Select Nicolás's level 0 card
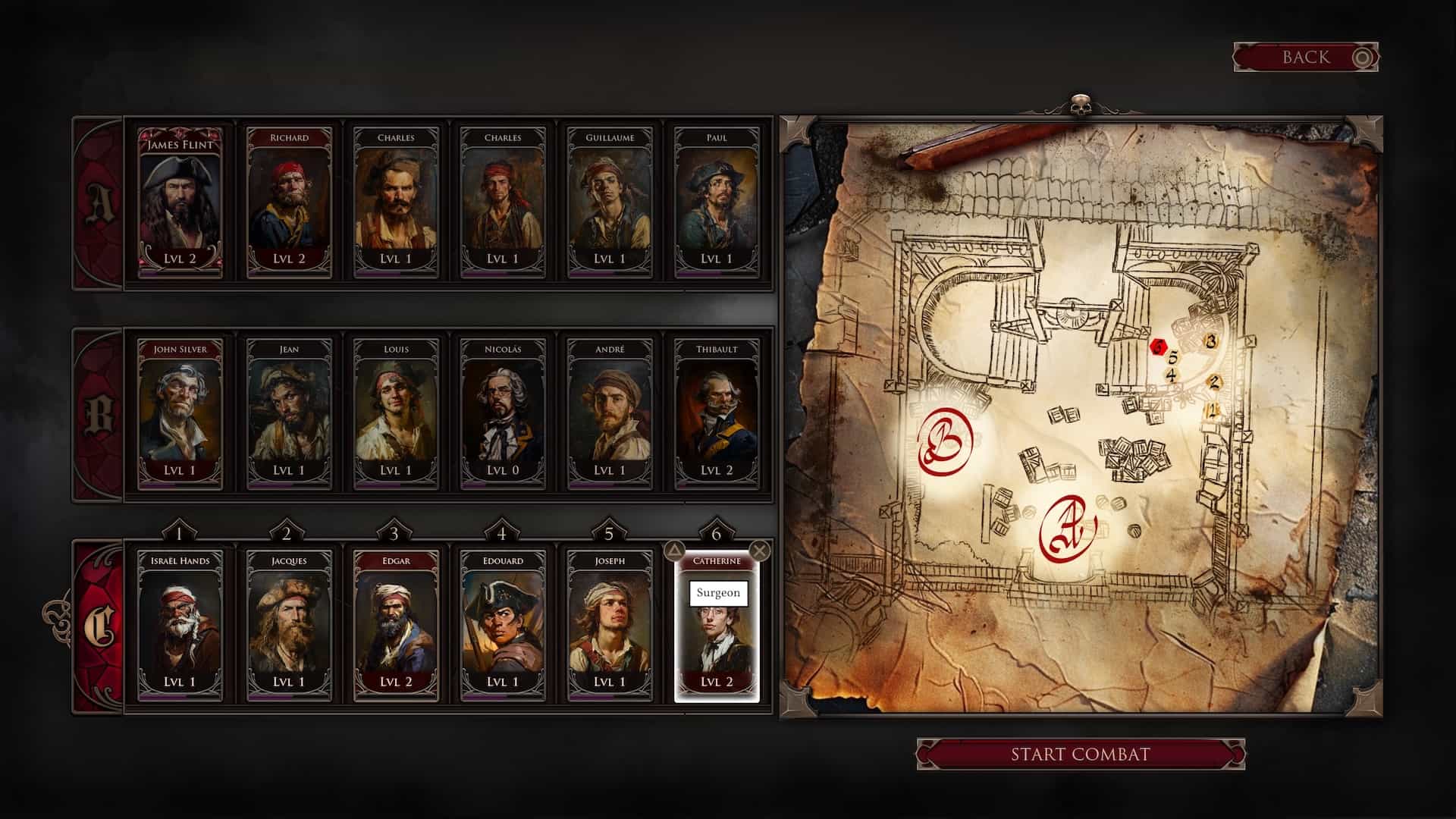Viewport: 1456px width, 819px height. point(503,414)
